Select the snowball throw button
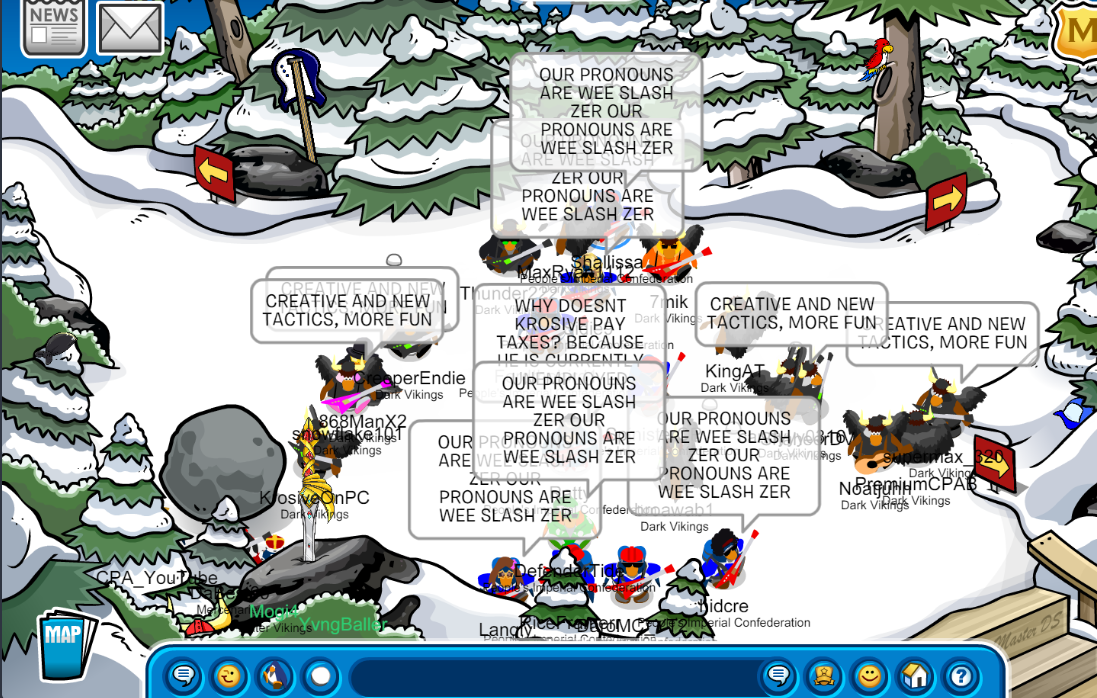 click(320, 676)
